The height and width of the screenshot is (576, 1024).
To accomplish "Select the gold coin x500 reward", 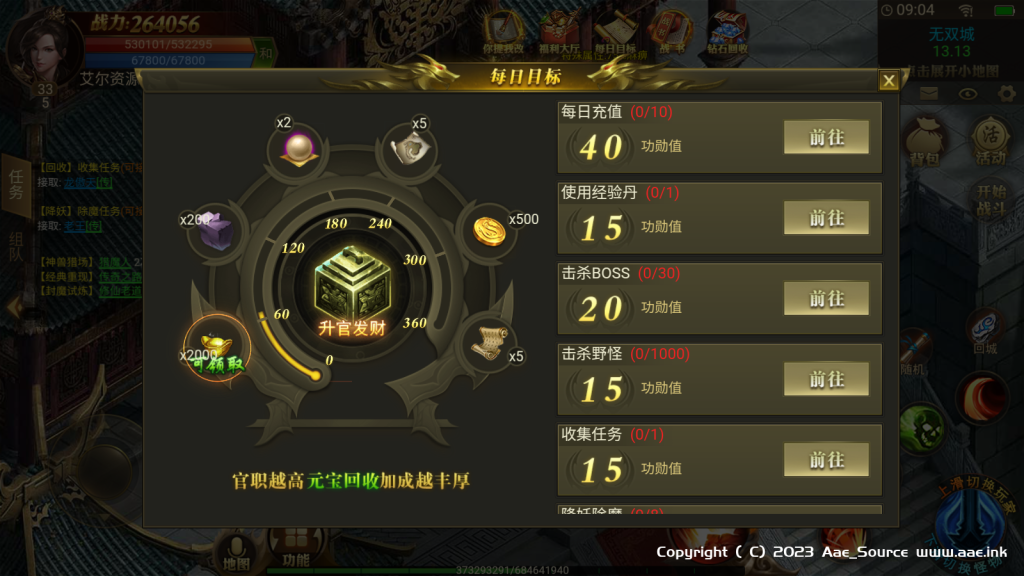I will tap(489, 229).
